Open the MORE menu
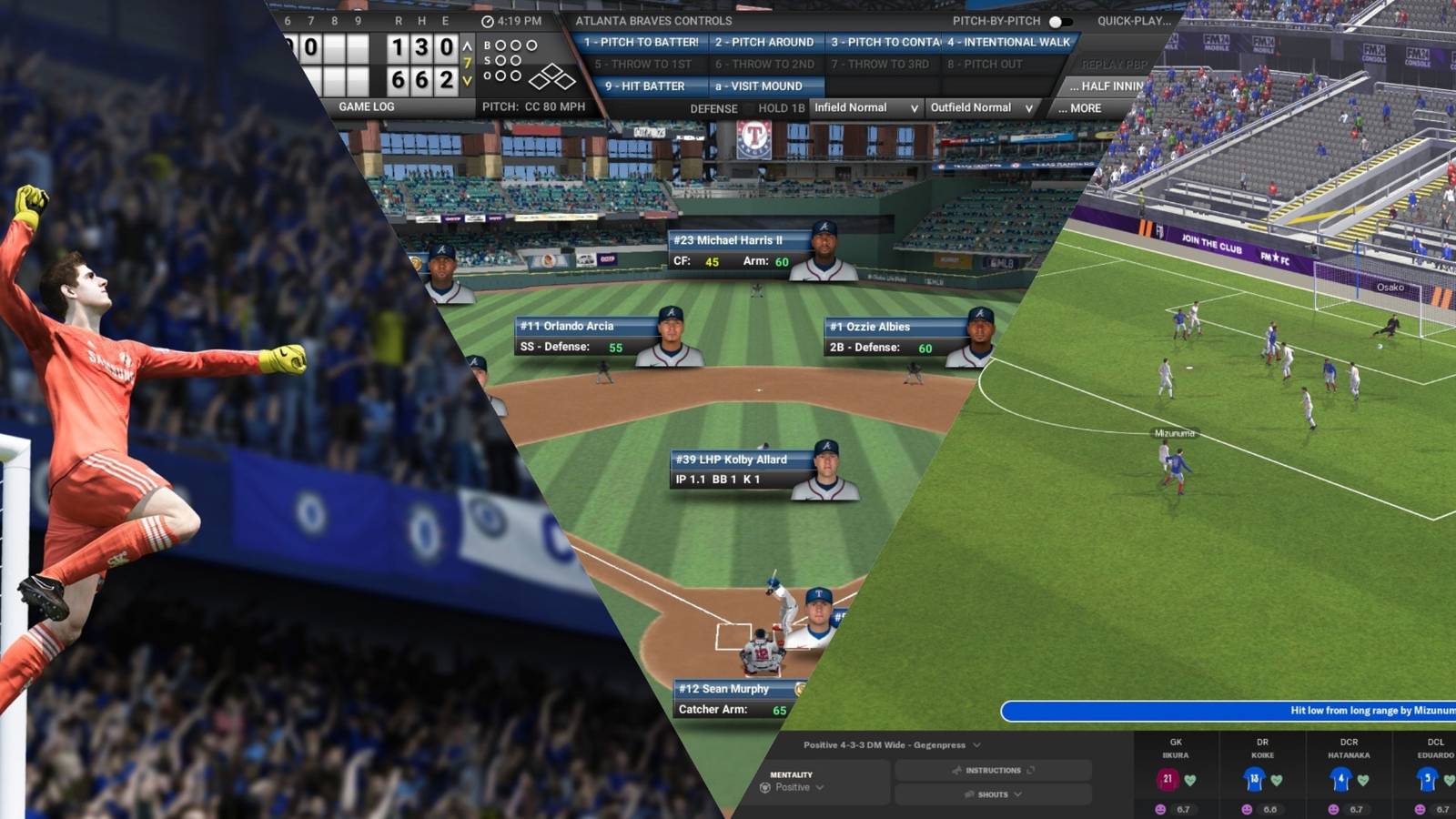The width and height of the screenshot is (1456, 819). click(x=1082, y=107)
